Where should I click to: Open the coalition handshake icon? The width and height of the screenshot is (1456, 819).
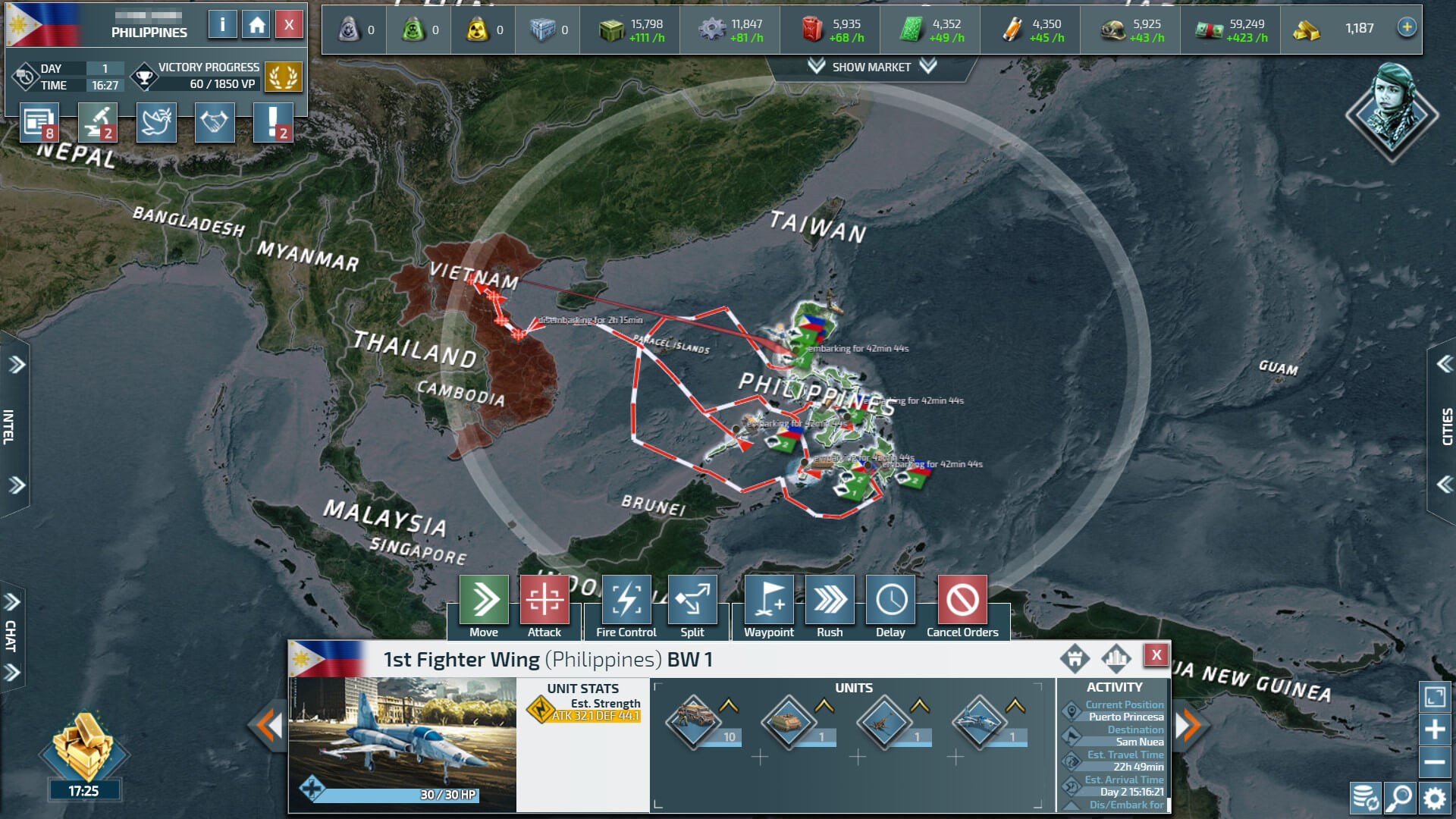click(x=215, y=123)
